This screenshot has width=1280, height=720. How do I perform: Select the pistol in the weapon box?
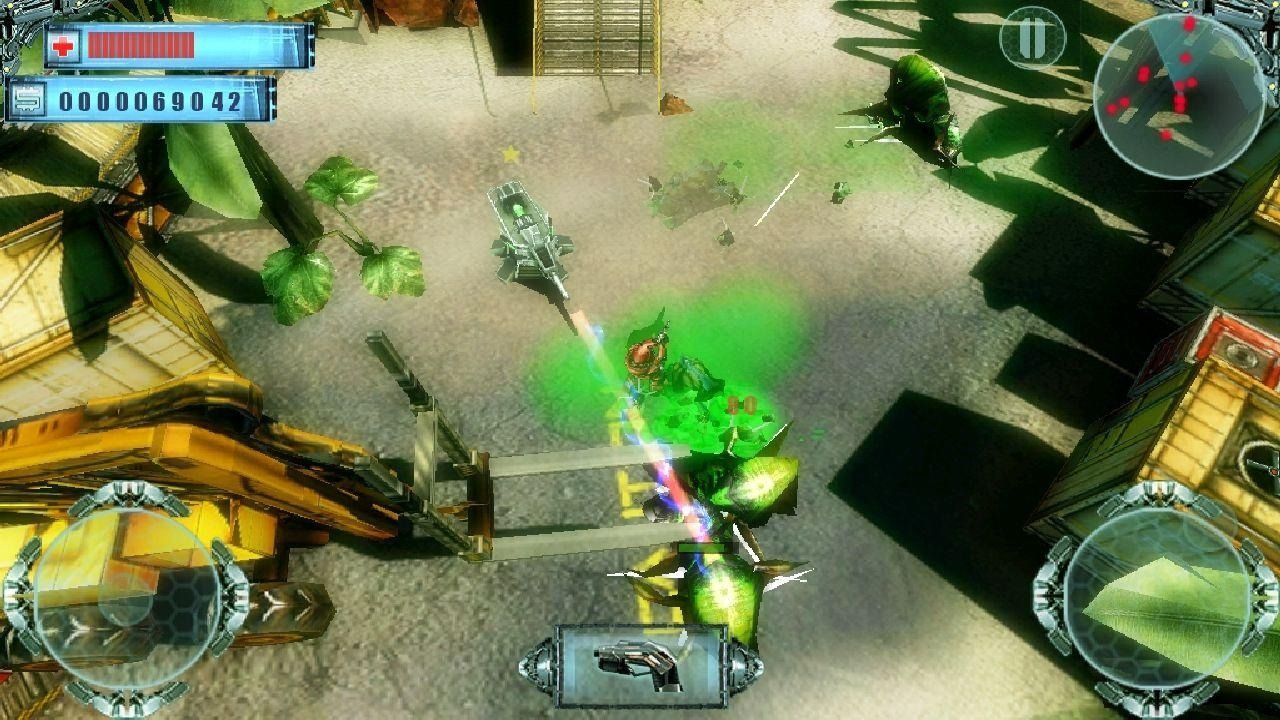tap(638, 662)
